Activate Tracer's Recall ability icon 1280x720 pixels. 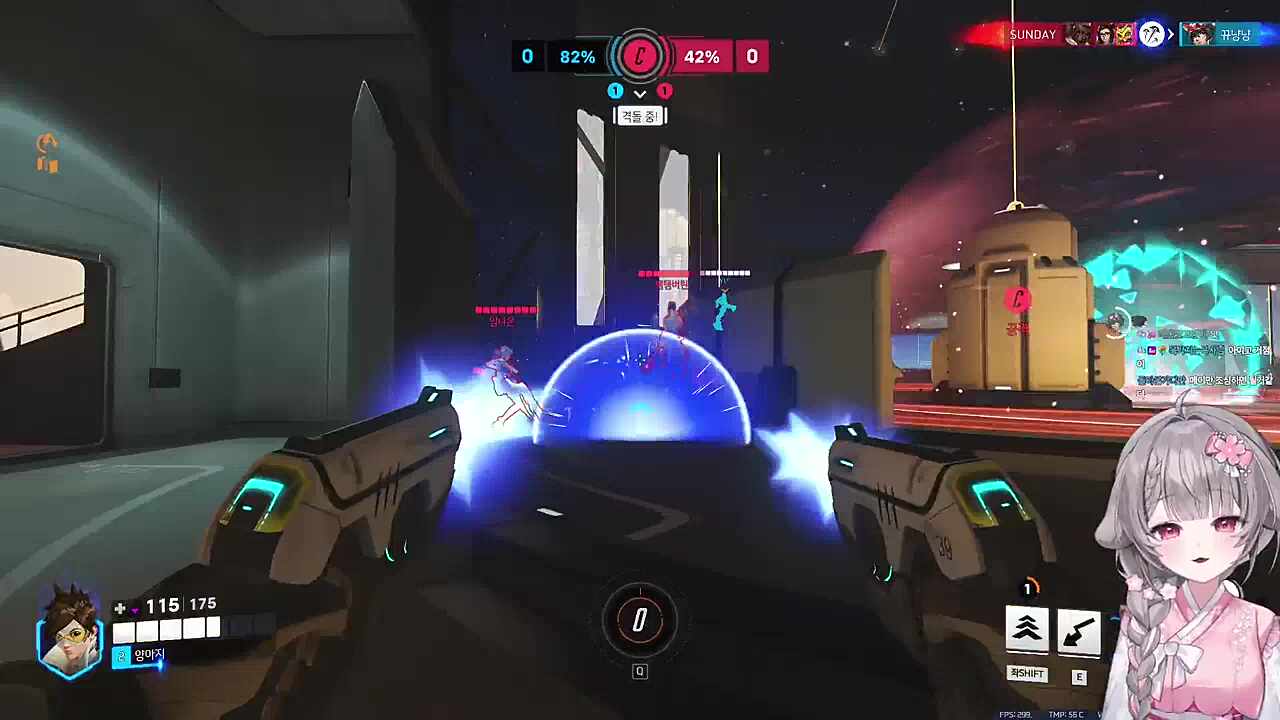click(1079, 633)
